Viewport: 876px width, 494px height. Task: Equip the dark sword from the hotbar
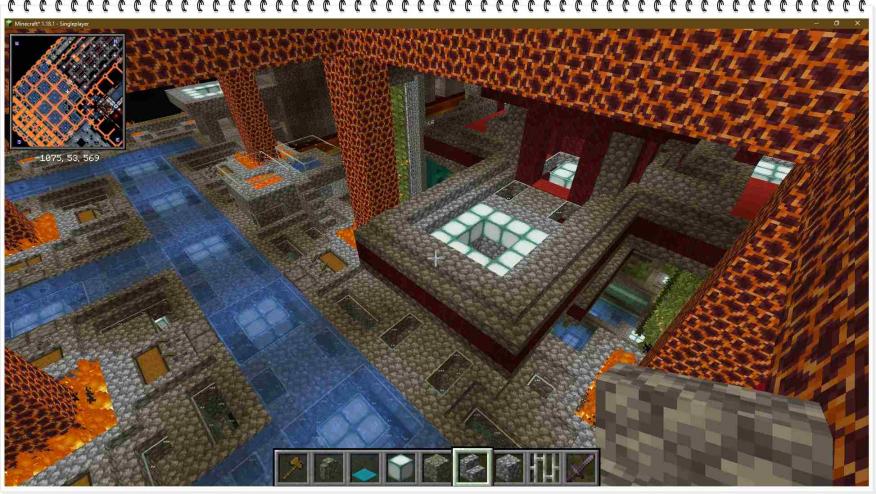(x=581, y=467)
